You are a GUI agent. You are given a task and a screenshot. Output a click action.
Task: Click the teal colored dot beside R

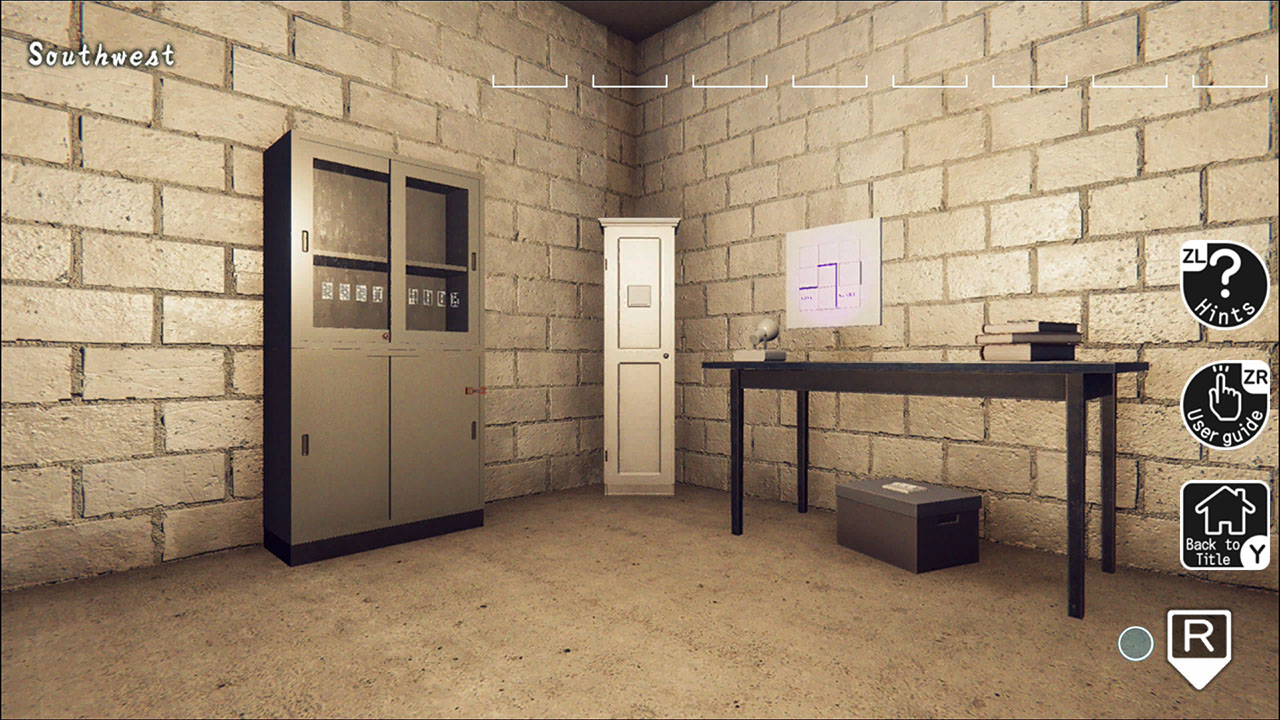click(1135, 644)
